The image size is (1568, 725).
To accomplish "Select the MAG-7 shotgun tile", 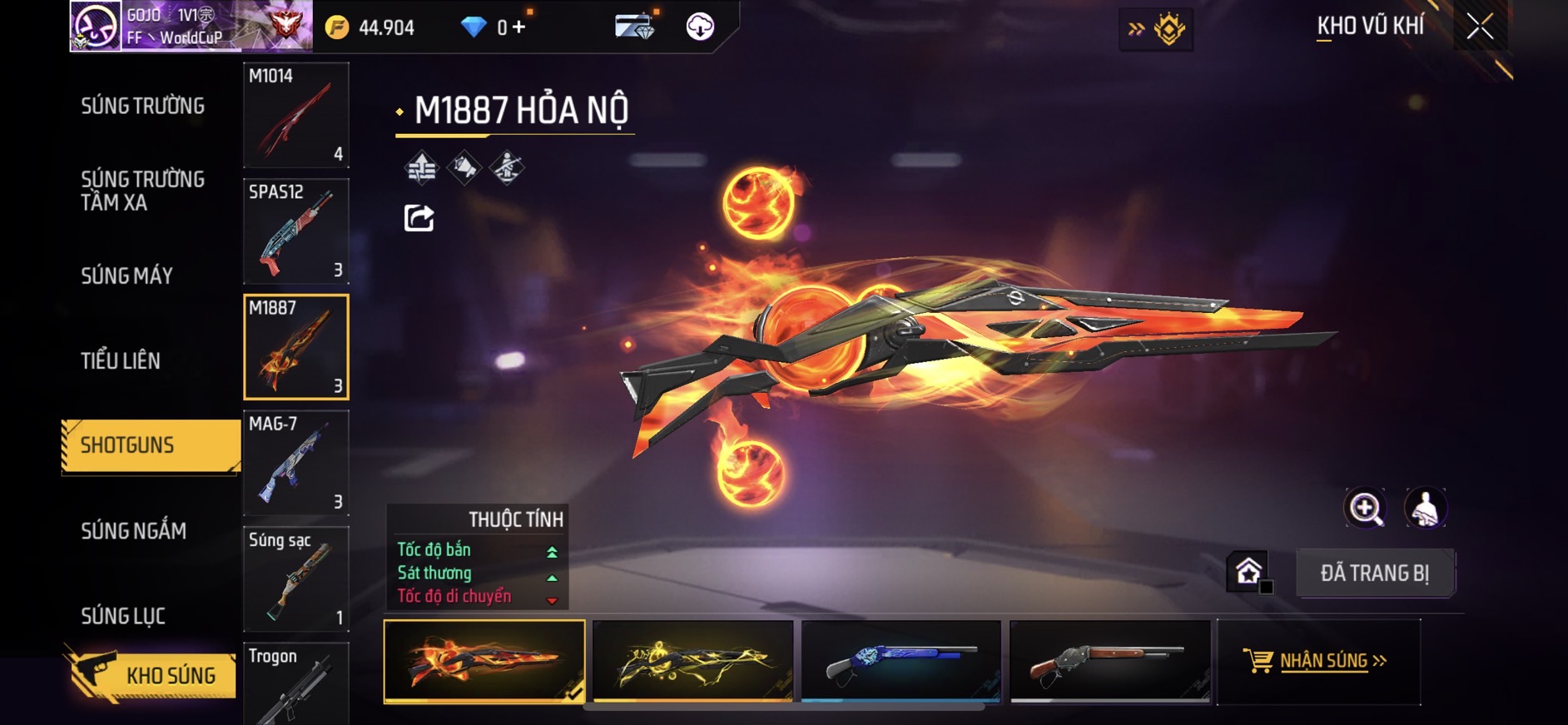I will (x=295, y=463).
